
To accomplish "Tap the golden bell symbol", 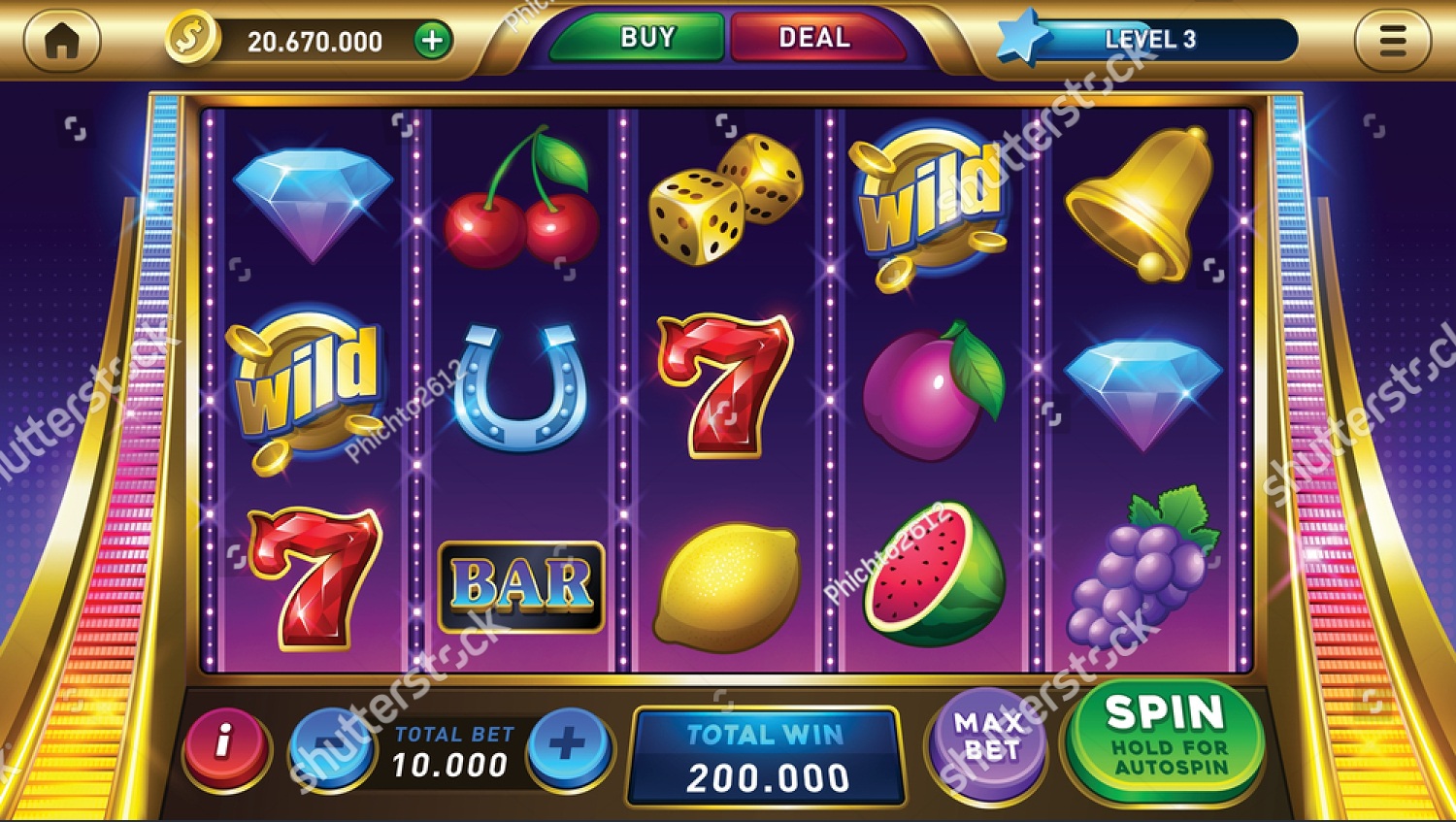I will (x=1141, y=201).
